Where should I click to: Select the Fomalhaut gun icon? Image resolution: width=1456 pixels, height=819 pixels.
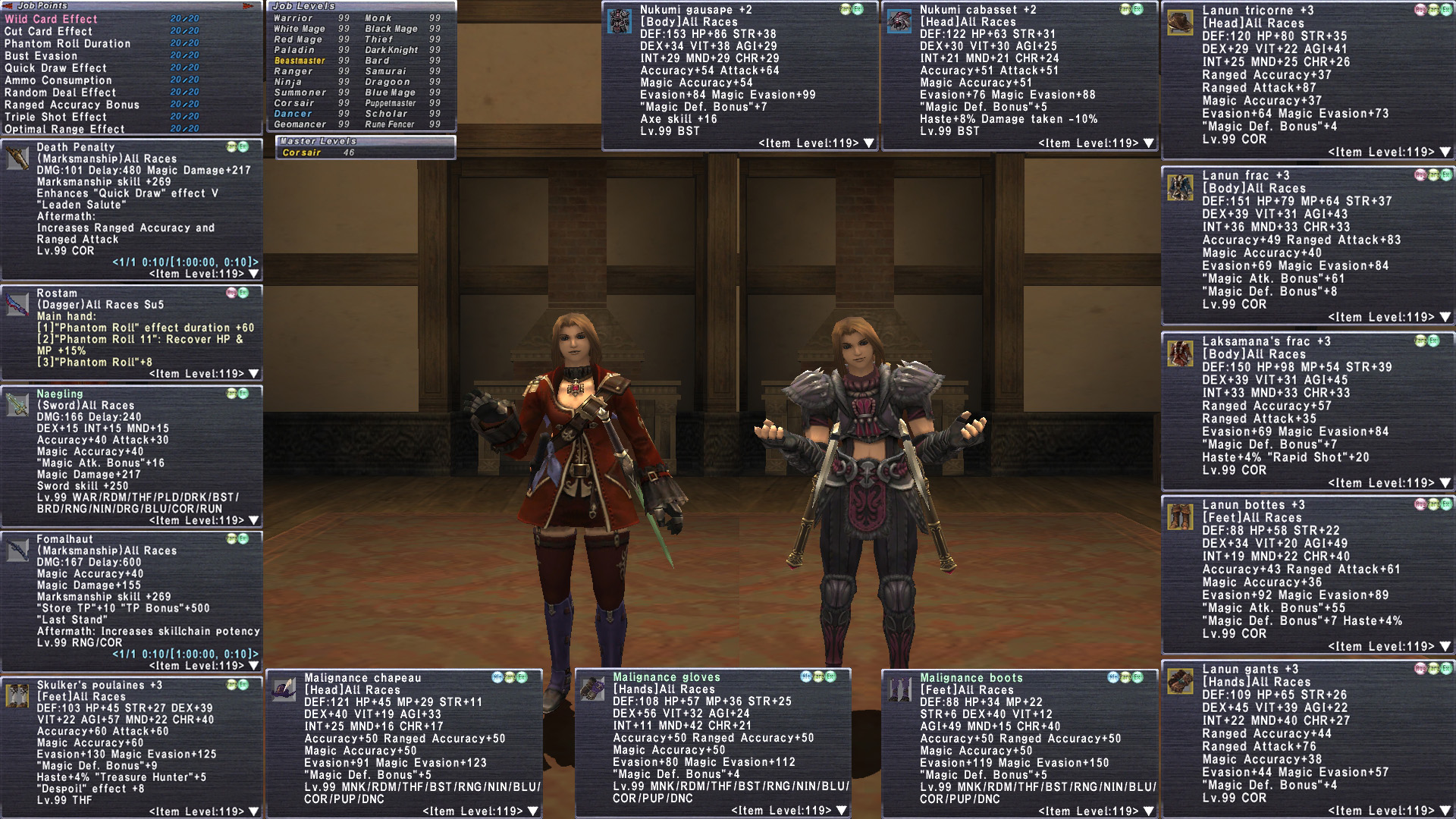[17, 550]
